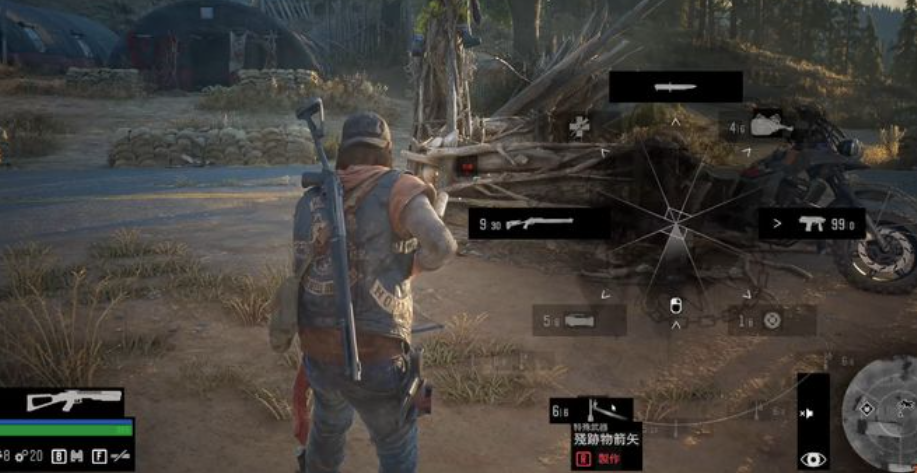Pick the medical cross healing slot
The width and height of the screenshot is (917, 473).
578,127
